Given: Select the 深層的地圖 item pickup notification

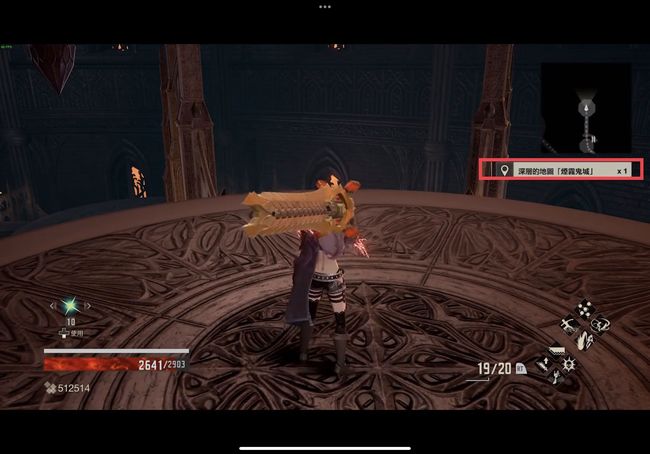Looking at the screenshot, I should point(561,171).
